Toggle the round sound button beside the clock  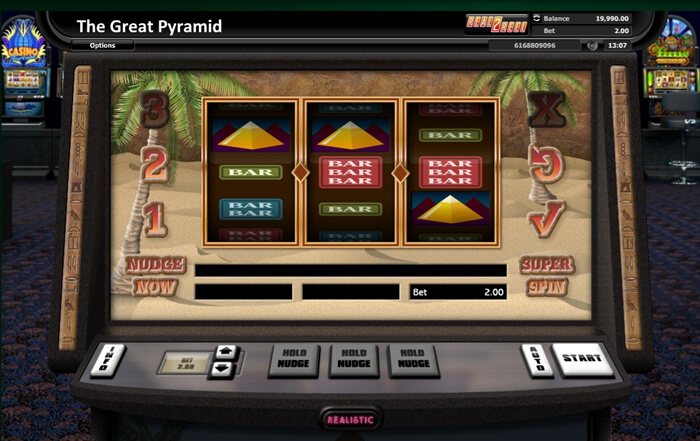[593, 46]
